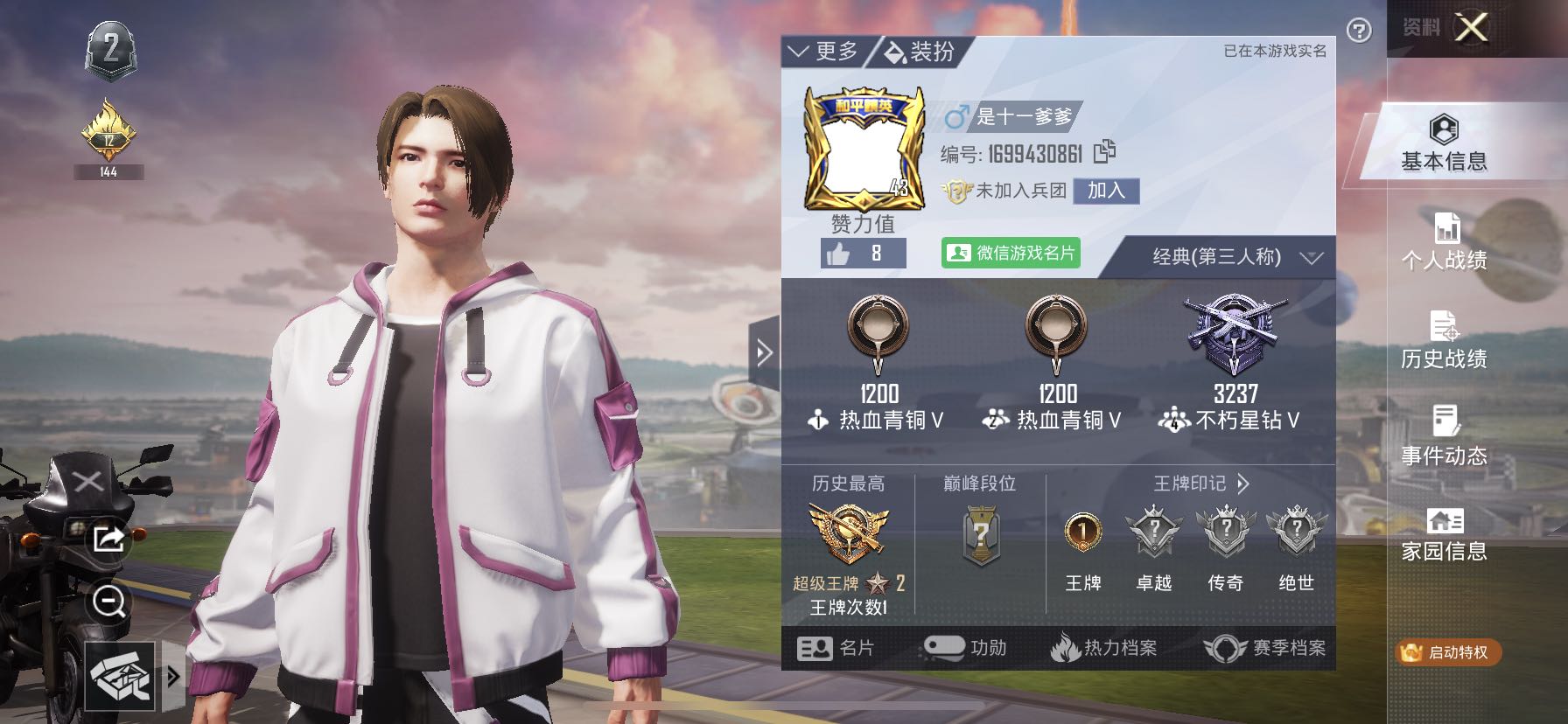The image size is (1568, 724).
Task: Join a corps with 加入 button
Action: (1106, 191)
